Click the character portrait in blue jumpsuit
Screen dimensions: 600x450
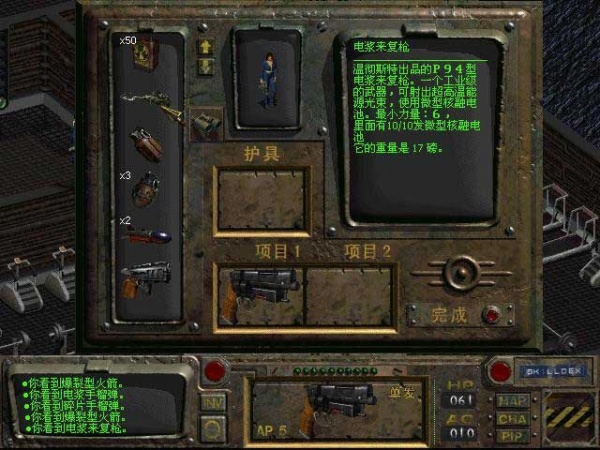click(267, 78)
